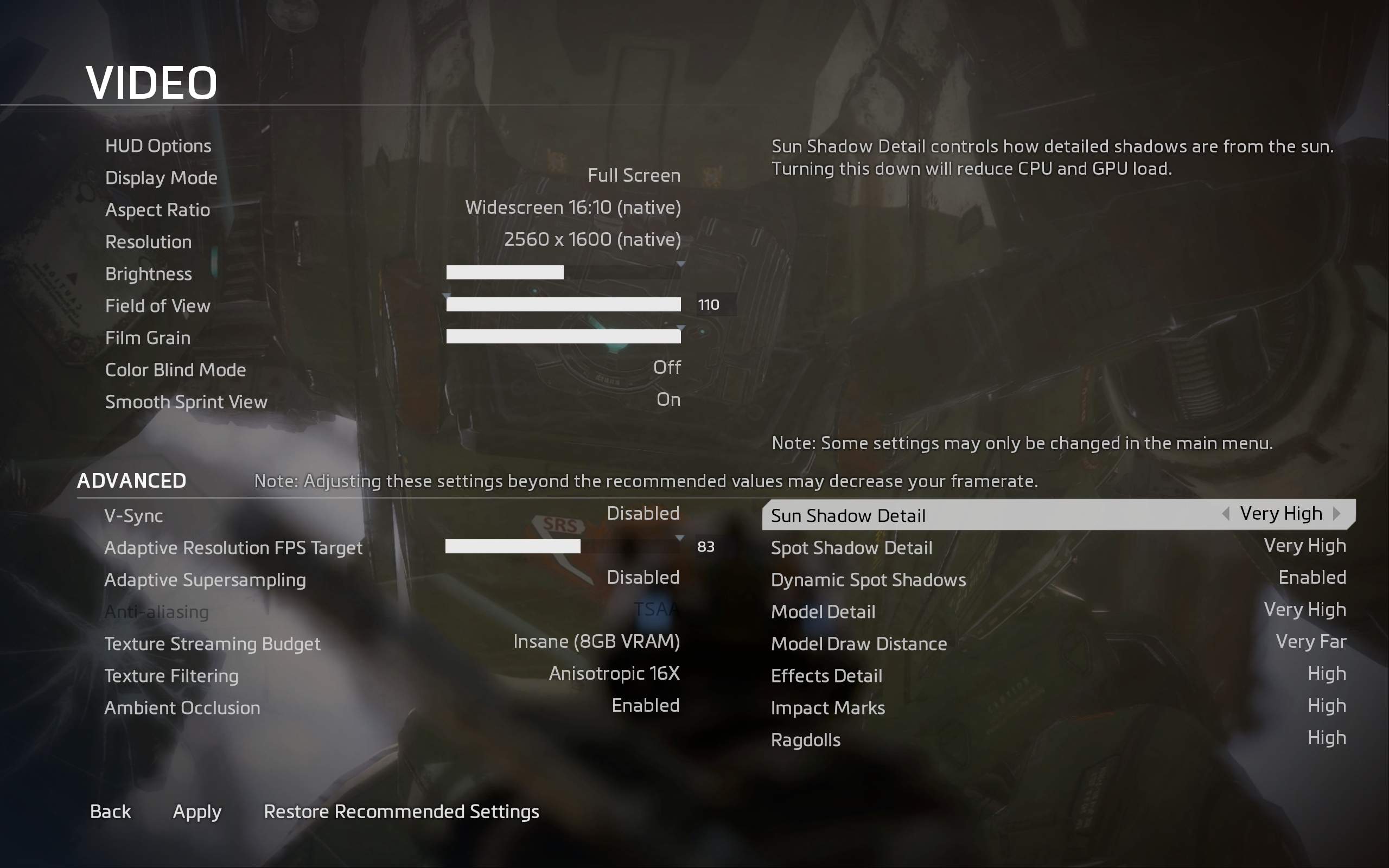
Task: Go Back from the Video menu
Action: [111, 811]
